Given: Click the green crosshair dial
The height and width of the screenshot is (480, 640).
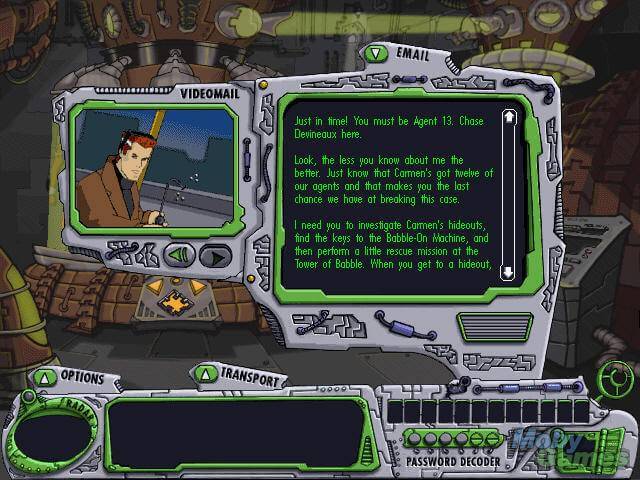Looking at the screenshot, I should 616,377.
